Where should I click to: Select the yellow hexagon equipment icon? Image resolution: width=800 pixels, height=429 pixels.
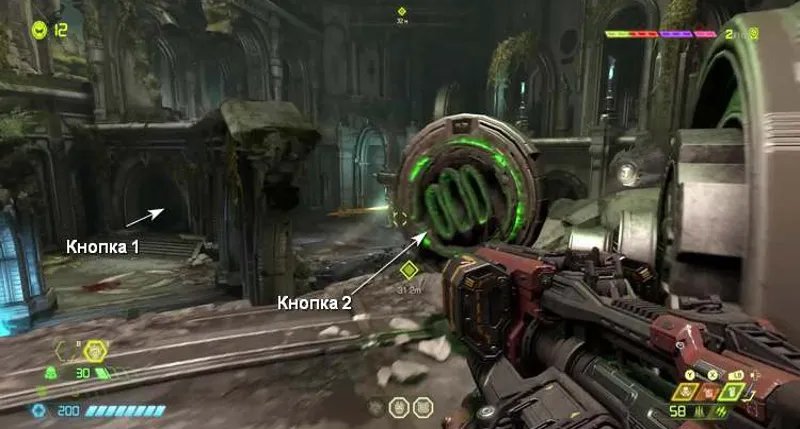tap(95, 350)
